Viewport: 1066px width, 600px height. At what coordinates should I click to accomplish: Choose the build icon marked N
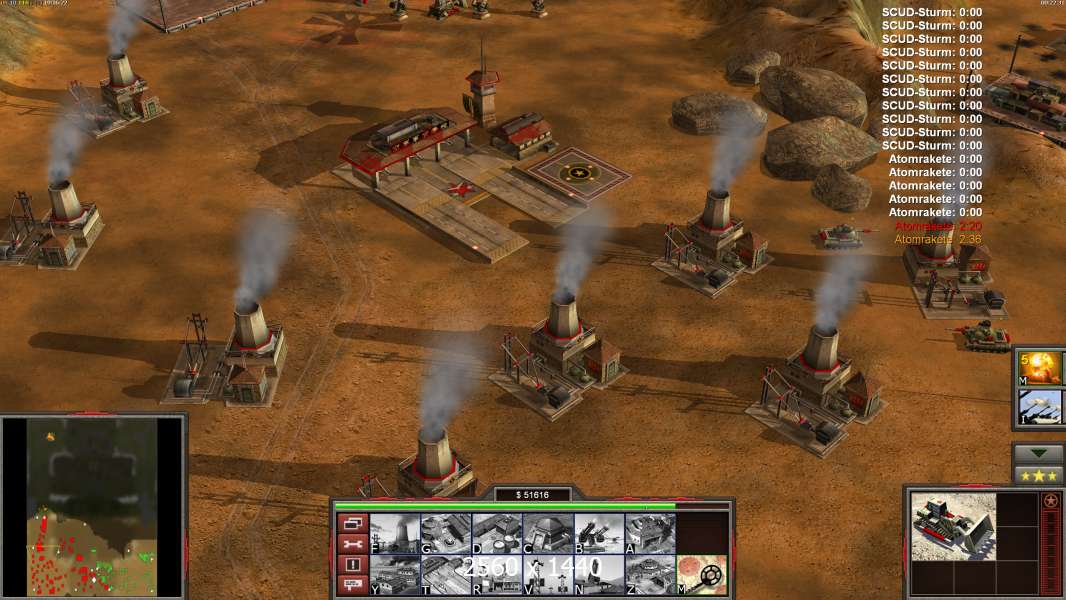click(x=599, y=575)
